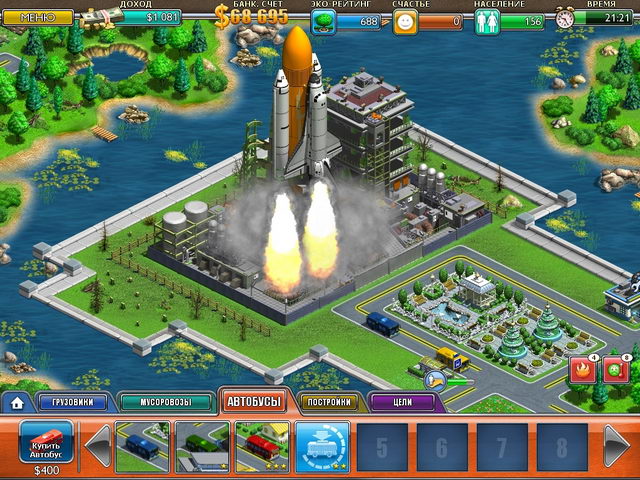Buy a bus for $400
The height and width of the screenshot is (480, 640).
[45, 441]
